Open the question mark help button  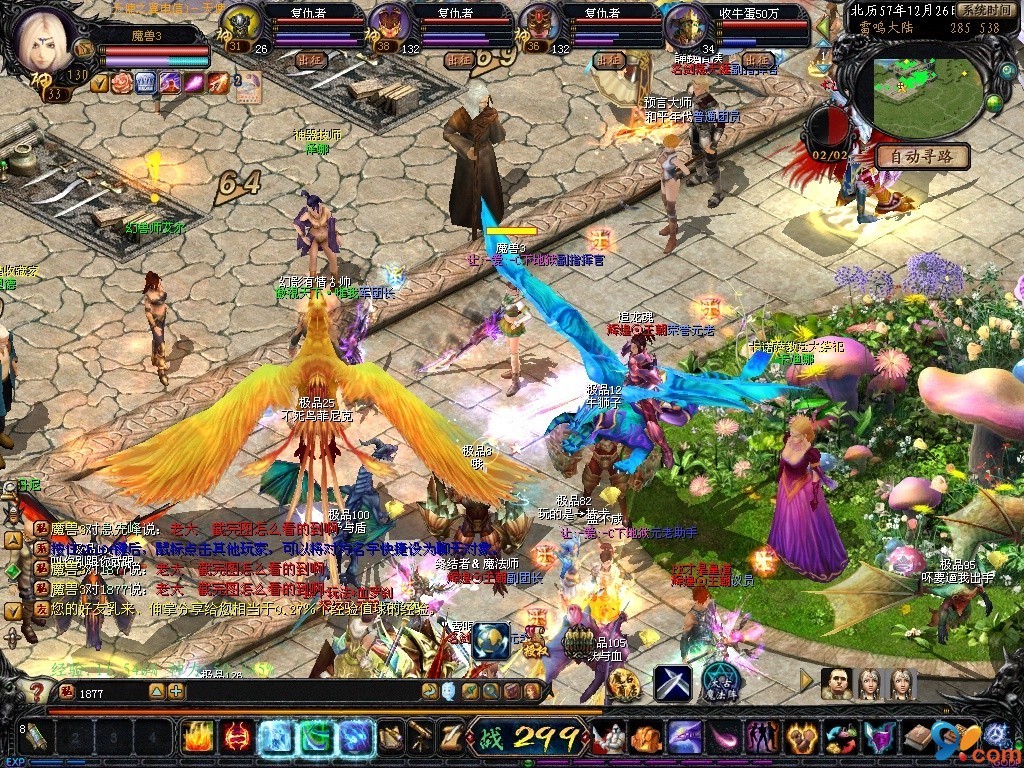[35, 691]
